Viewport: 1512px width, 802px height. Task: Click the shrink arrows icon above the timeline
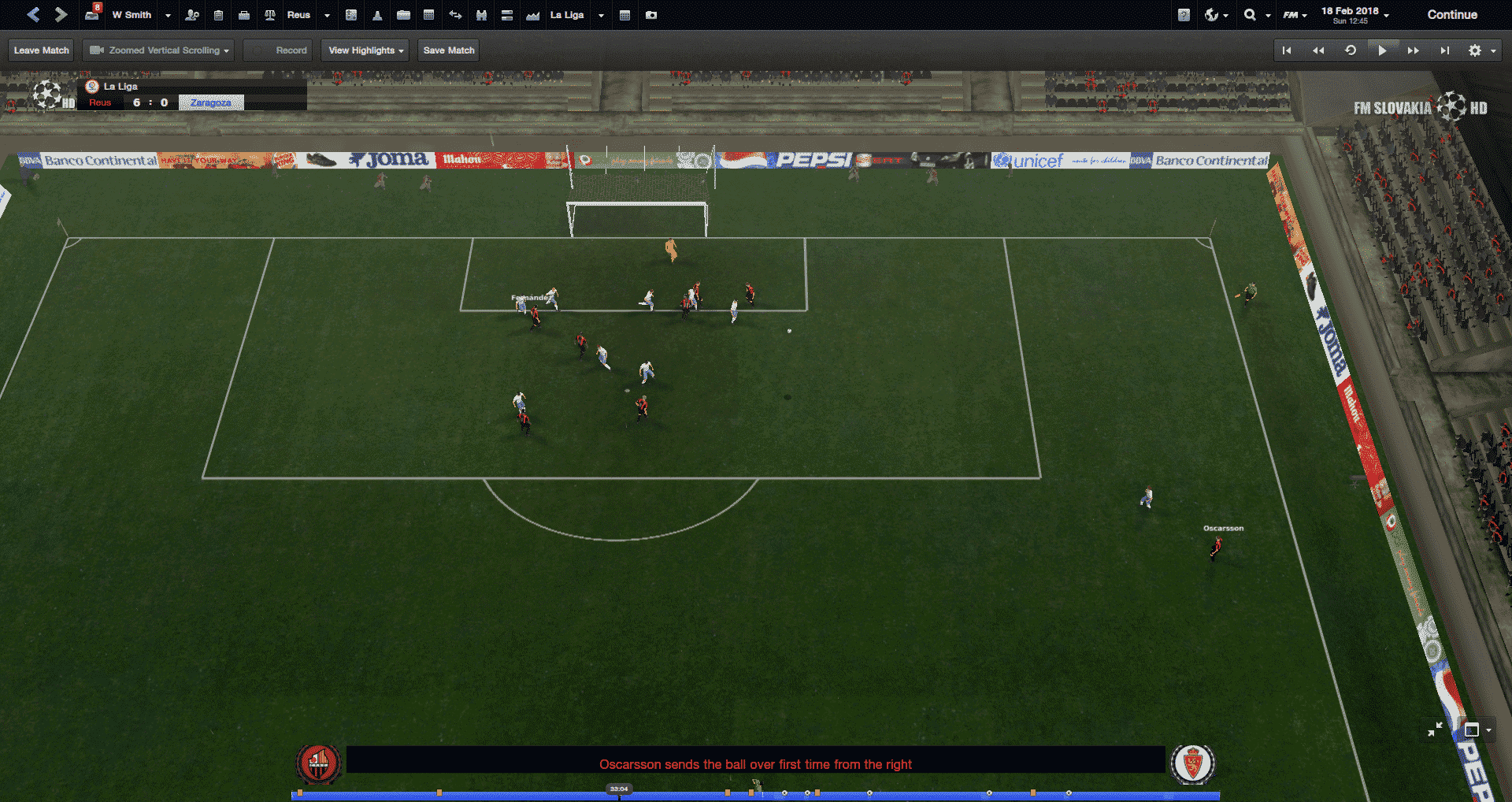click(1435, 730)
